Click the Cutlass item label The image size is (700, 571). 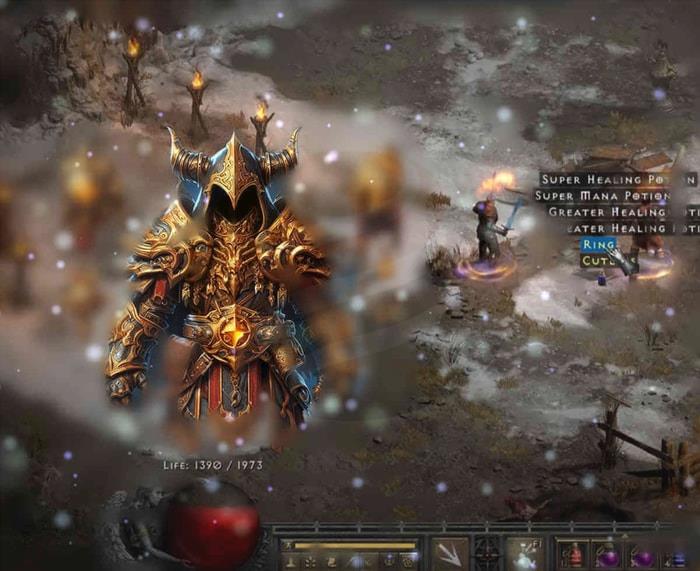(594, 260)
